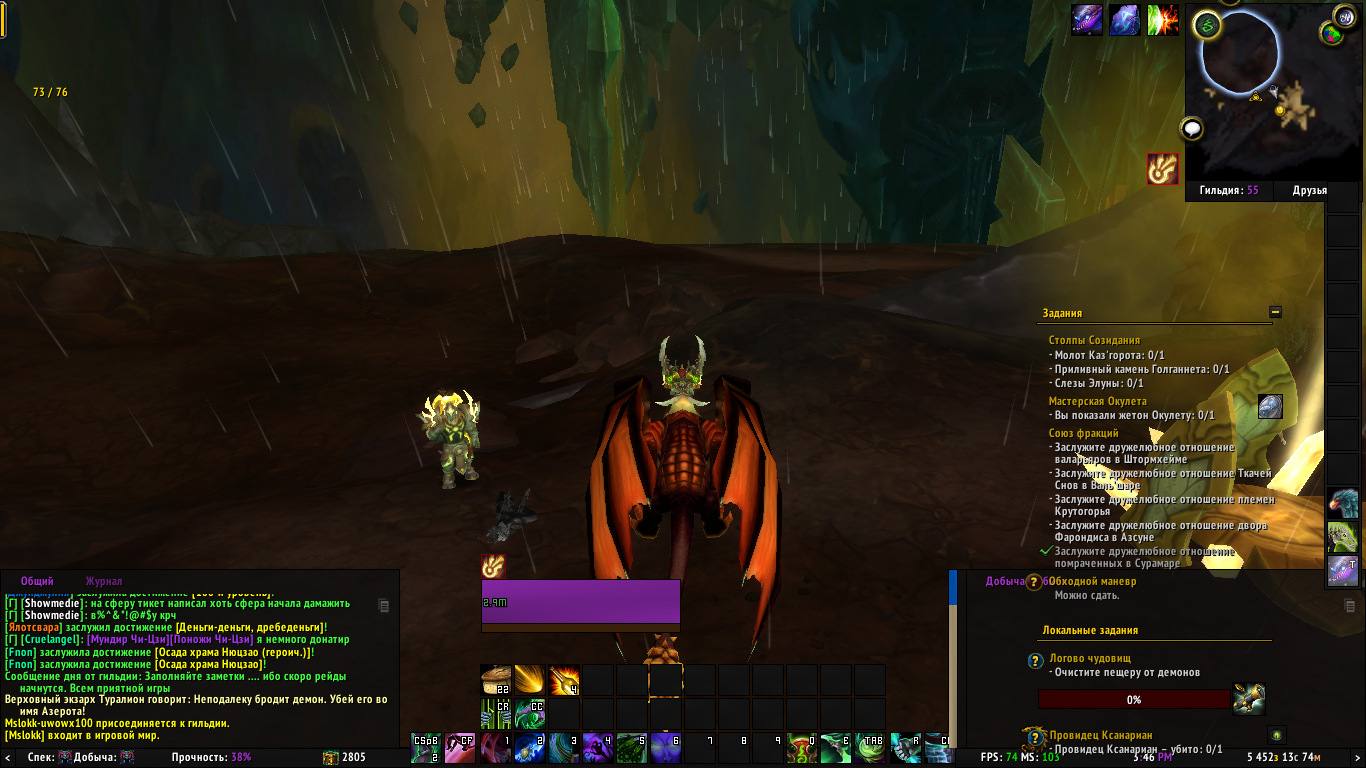Open the Общий chat tab
Image resolution: width=1366 pixels, height=768 pixels.
pyautogui.click(x=37, y=581)
